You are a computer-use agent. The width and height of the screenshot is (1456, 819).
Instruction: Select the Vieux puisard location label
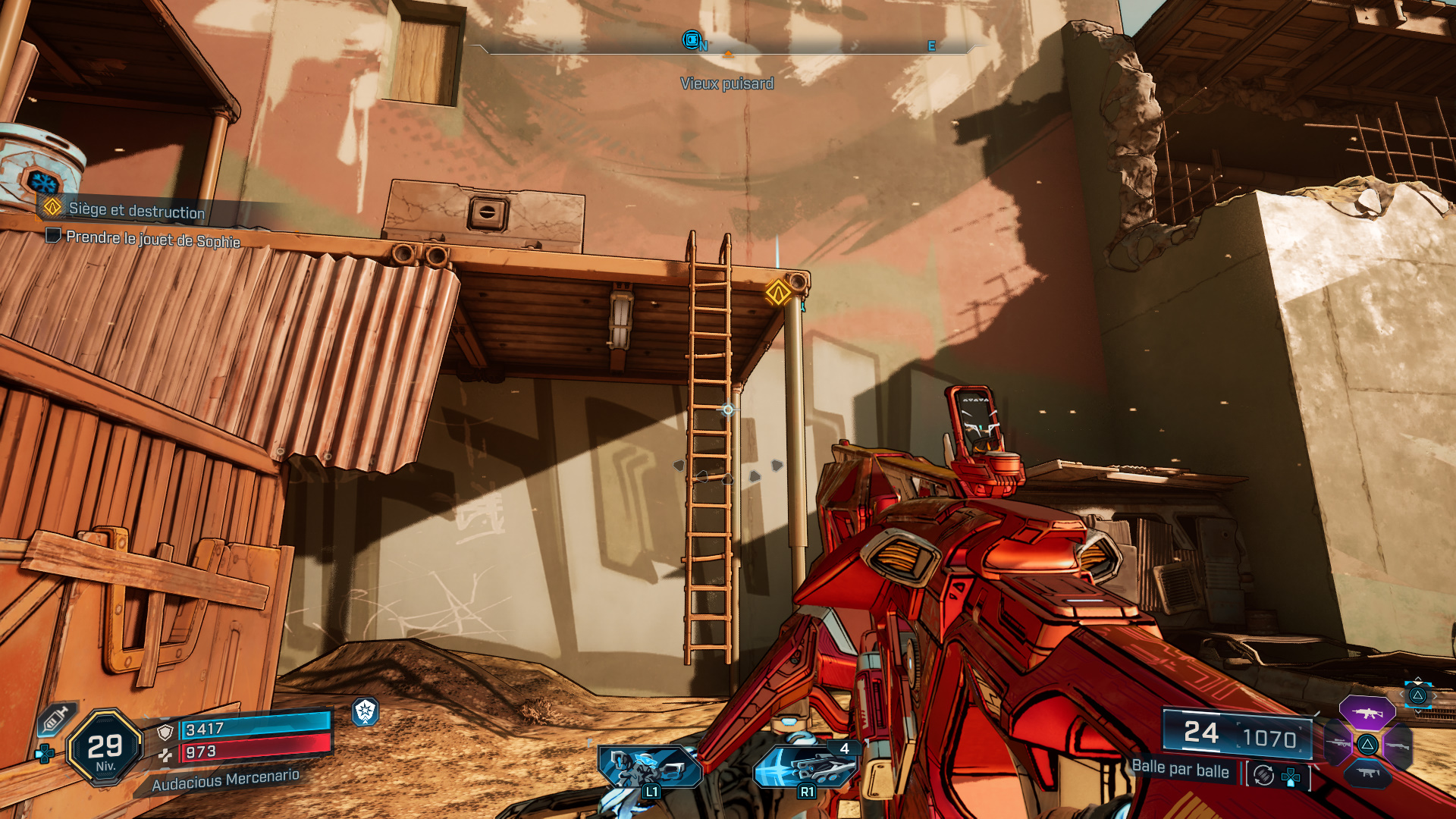point(728,83)
